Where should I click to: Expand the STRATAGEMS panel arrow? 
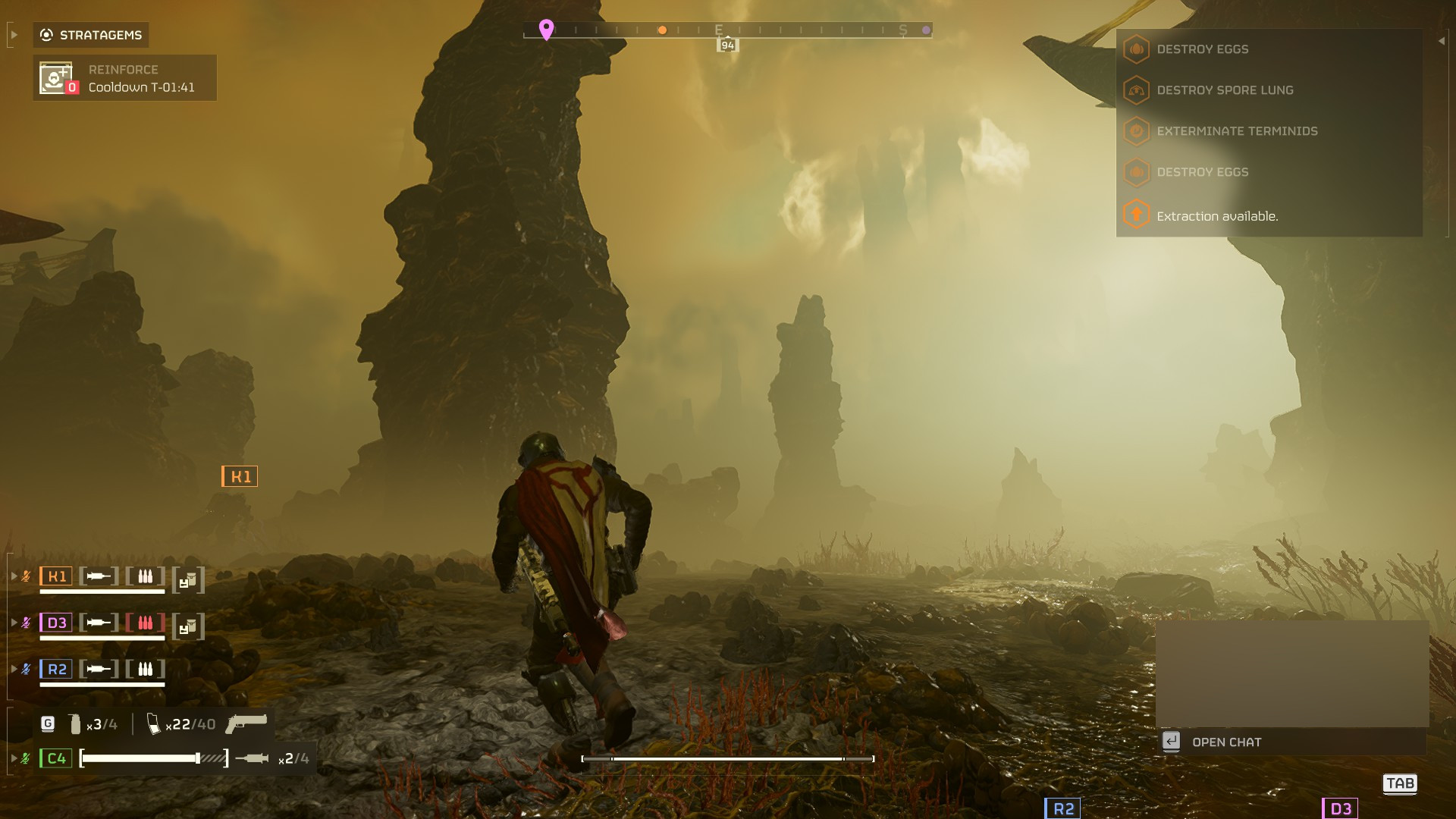coord(13,34)
